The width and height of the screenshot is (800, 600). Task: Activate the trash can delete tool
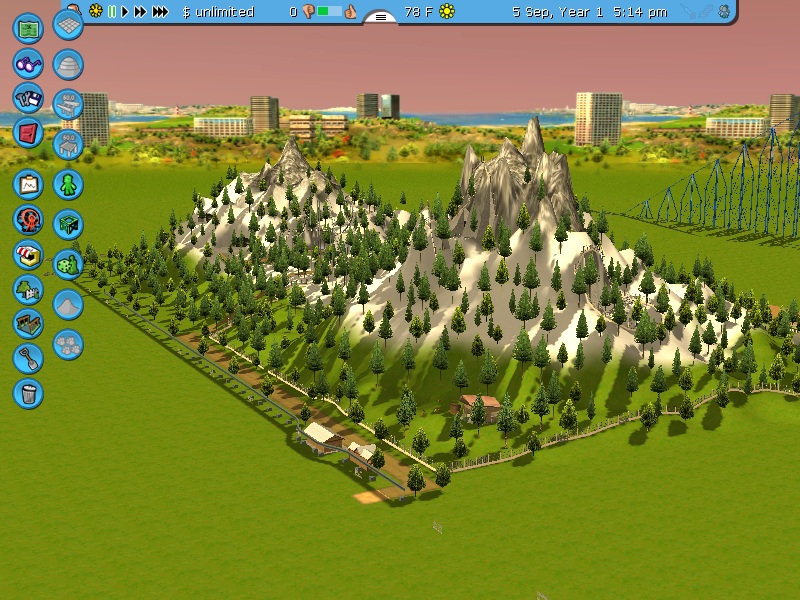28,392
